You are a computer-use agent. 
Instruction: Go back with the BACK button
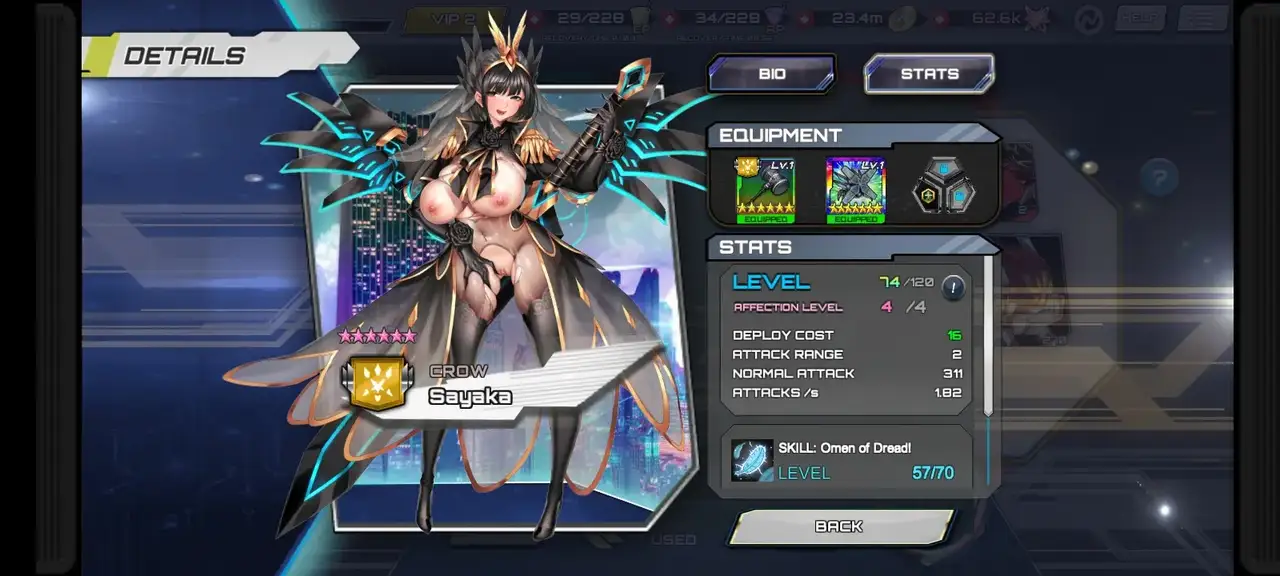click(839, 527)
